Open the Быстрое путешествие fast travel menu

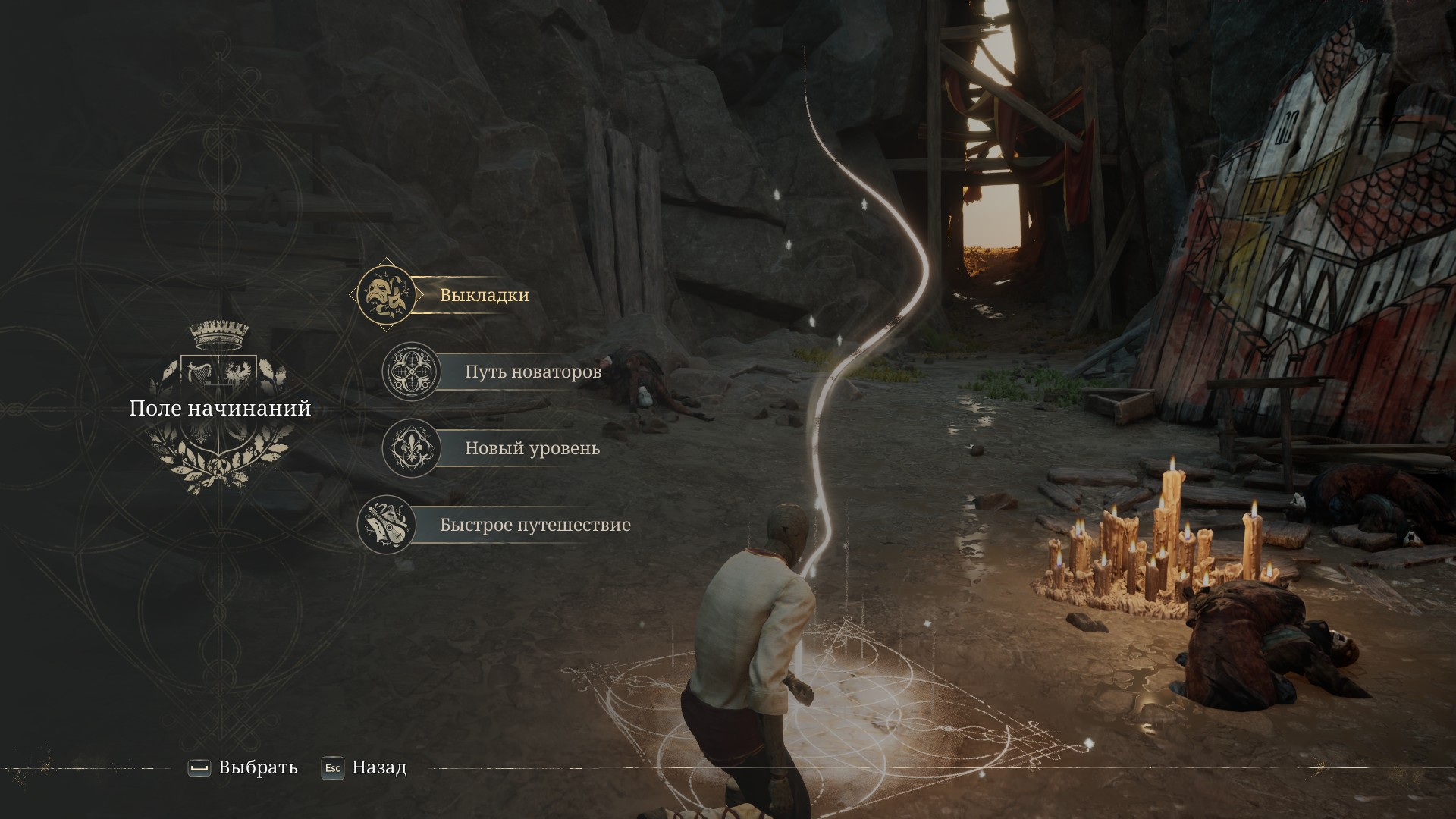point(535,525)
